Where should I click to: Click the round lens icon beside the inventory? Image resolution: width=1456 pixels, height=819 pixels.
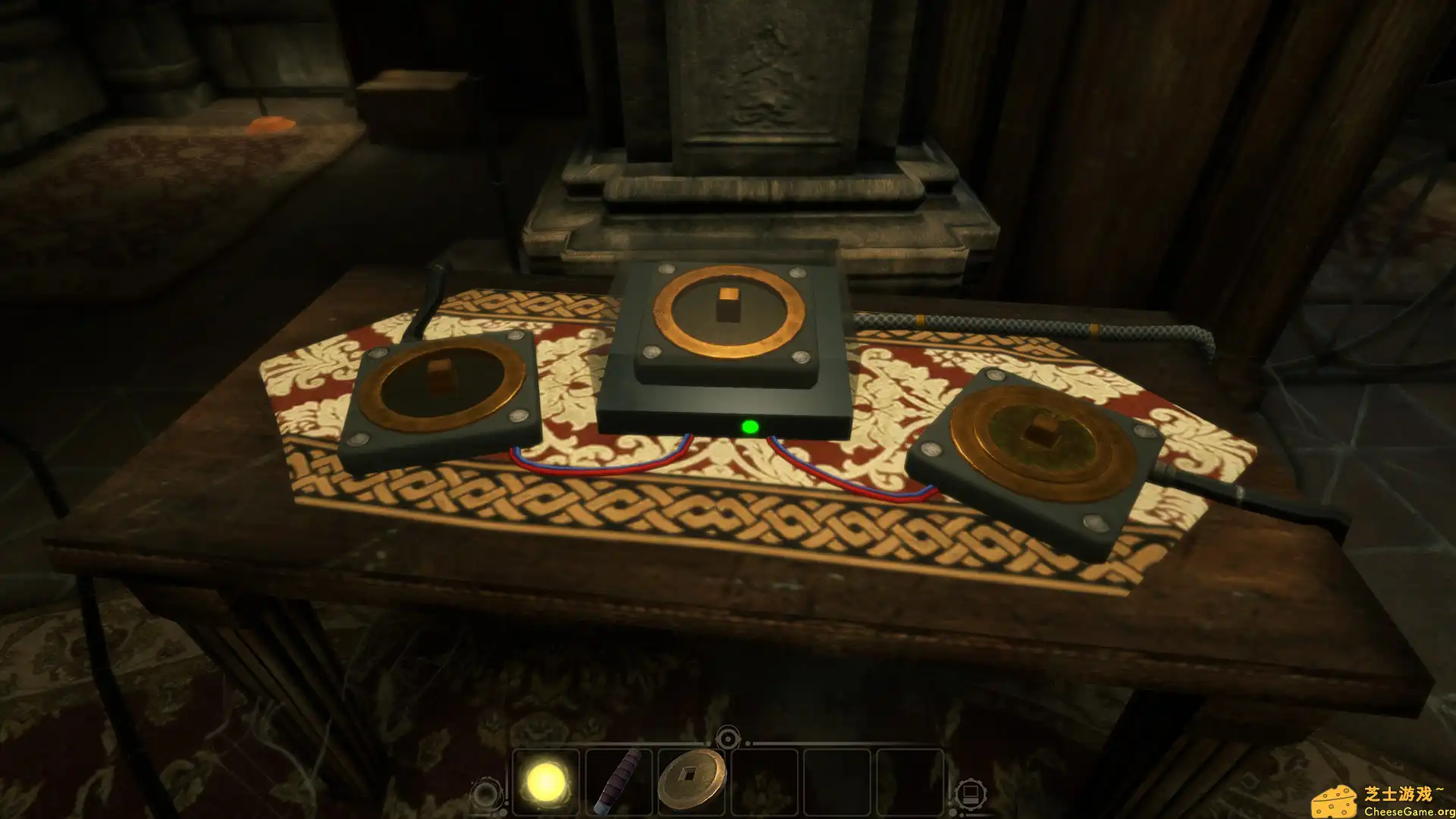click(x=485, y=795)
